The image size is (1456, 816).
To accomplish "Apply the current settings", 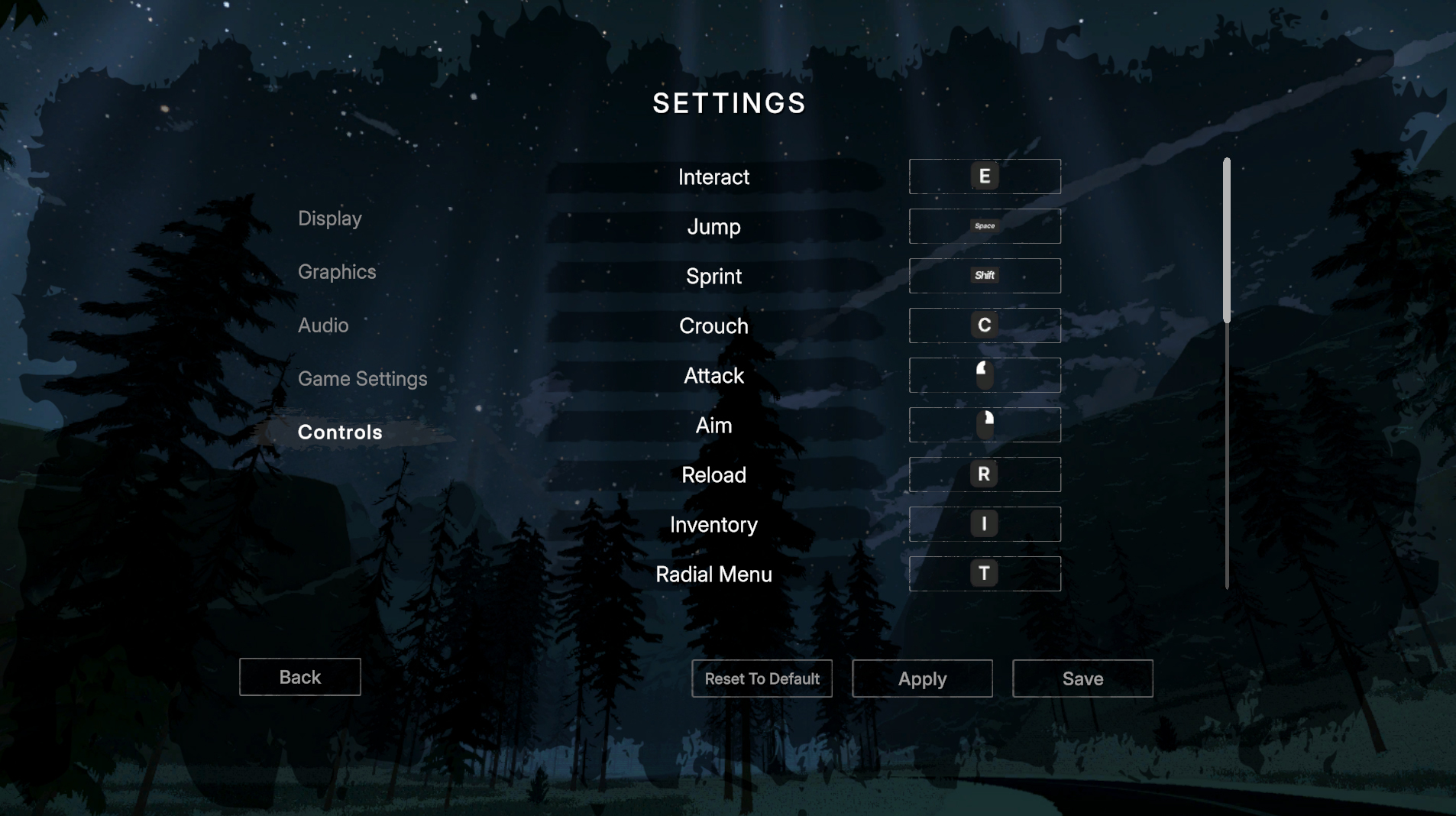I will [x=921, y=678].
